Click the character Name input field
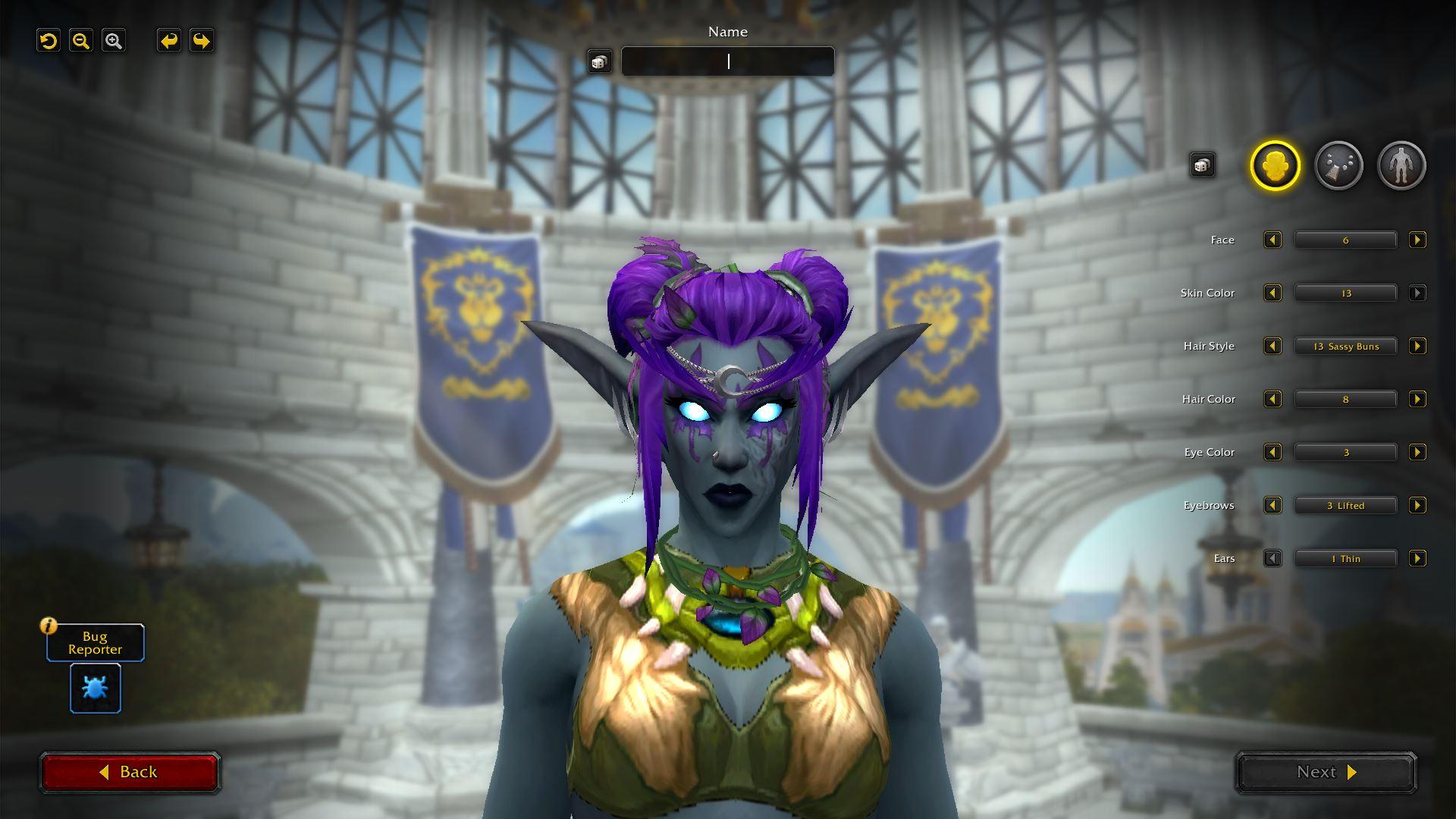This screenshot has height=819, width=1456. (x=727, y=61)
